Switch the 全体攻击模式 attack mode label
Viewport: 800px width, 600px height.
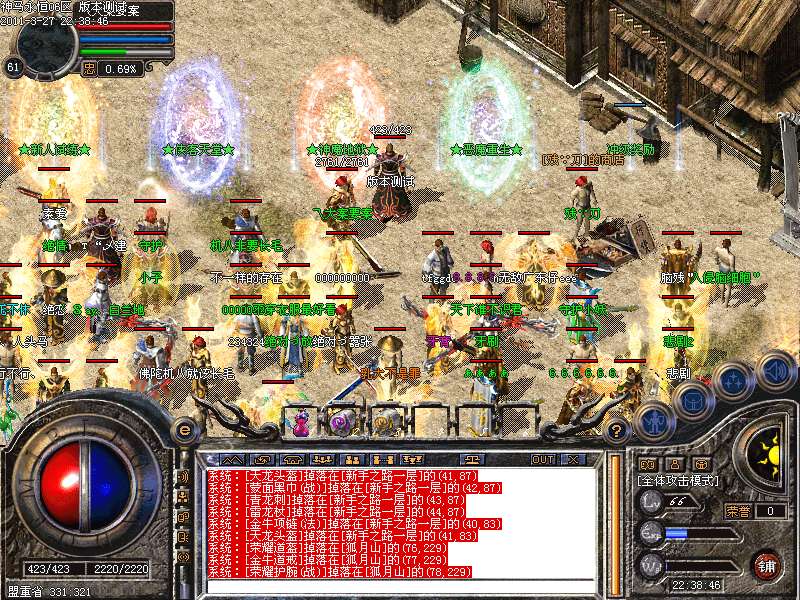click(675, 481)
